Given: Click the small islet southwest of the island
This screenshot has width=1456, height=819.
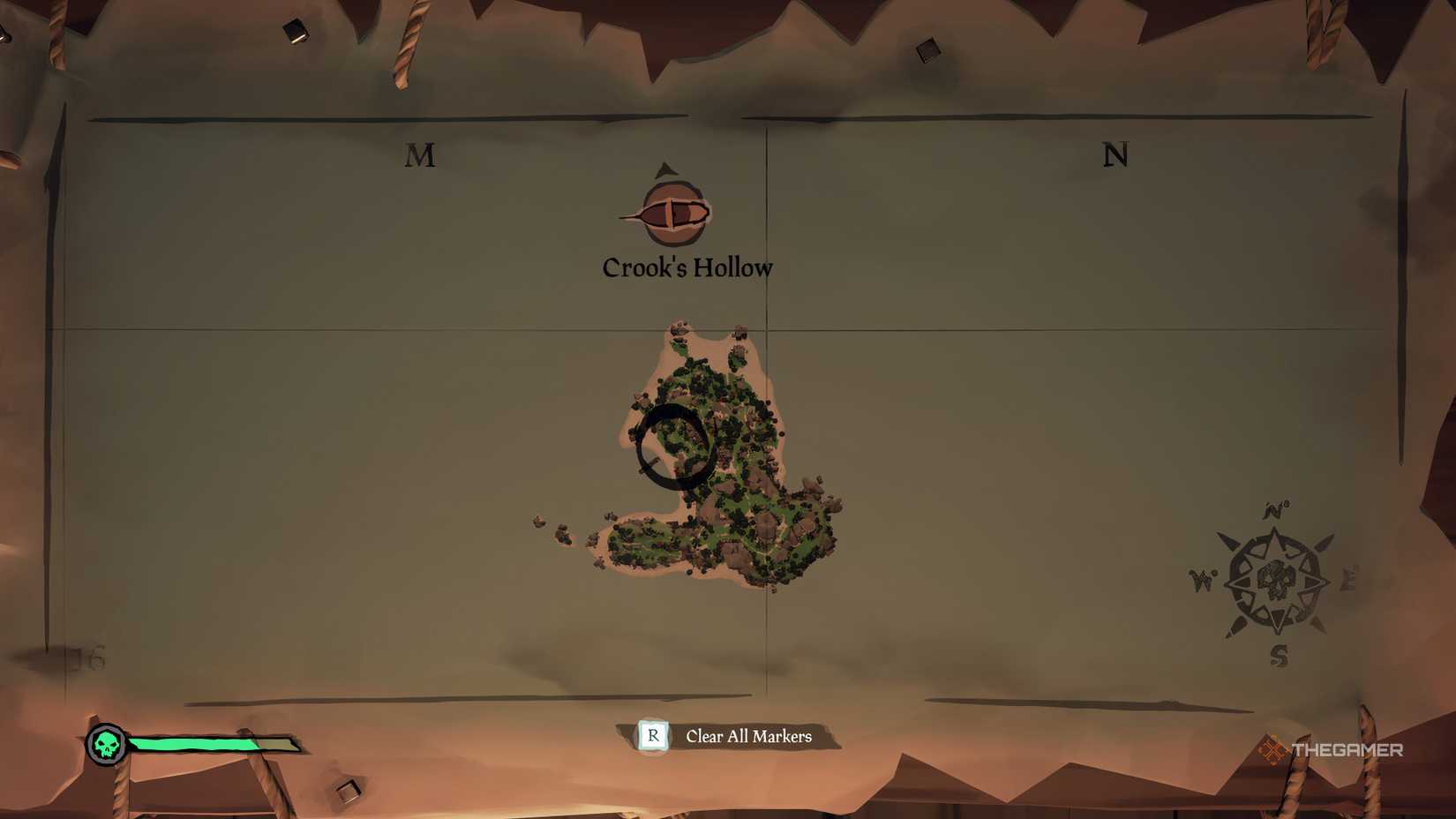Looking at the screenshot, I should tap(562, 533).
